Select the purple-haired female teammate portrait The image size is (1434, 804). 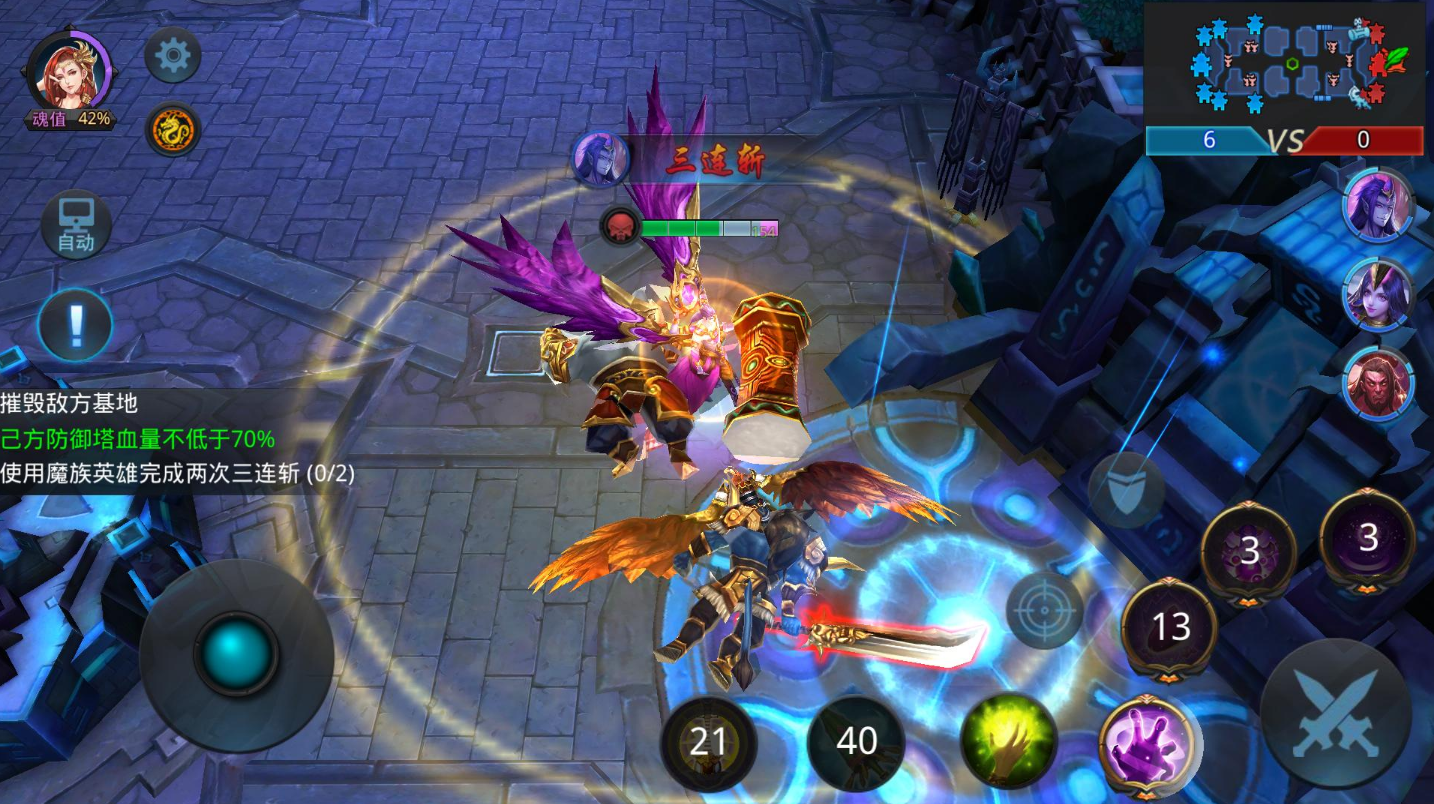1378,294
